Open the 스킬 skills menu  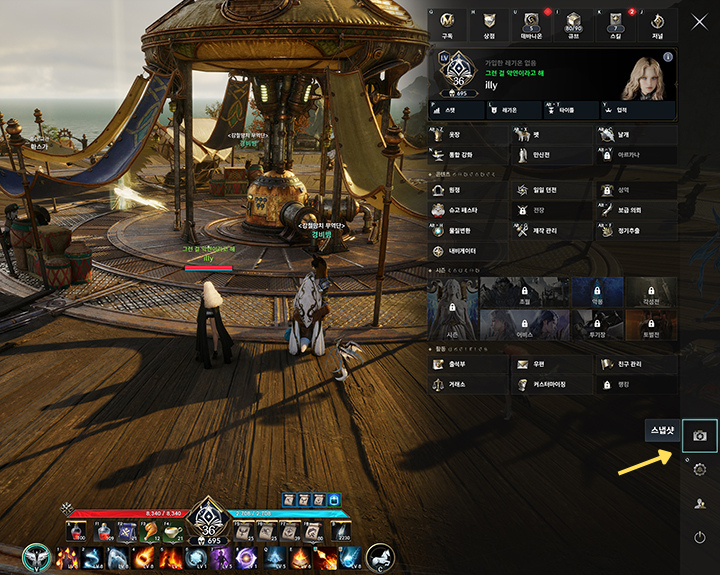click(x=616, y=24)
